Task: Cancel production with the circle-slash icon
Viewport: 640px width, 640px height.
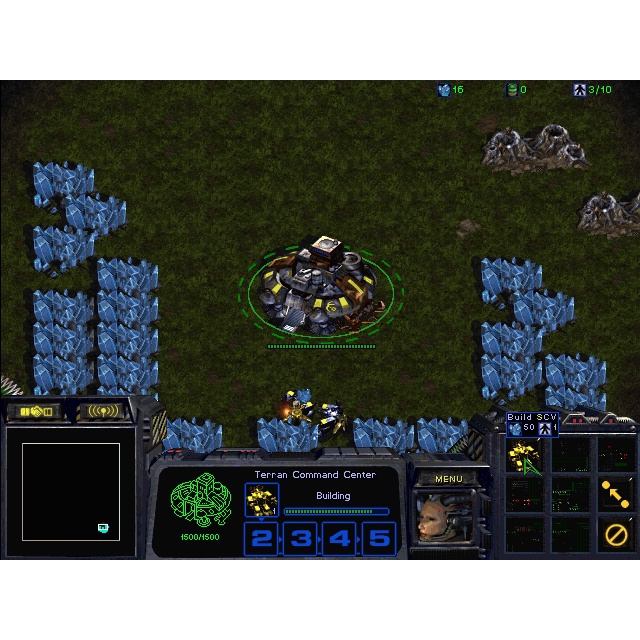Action: (615, 534)
